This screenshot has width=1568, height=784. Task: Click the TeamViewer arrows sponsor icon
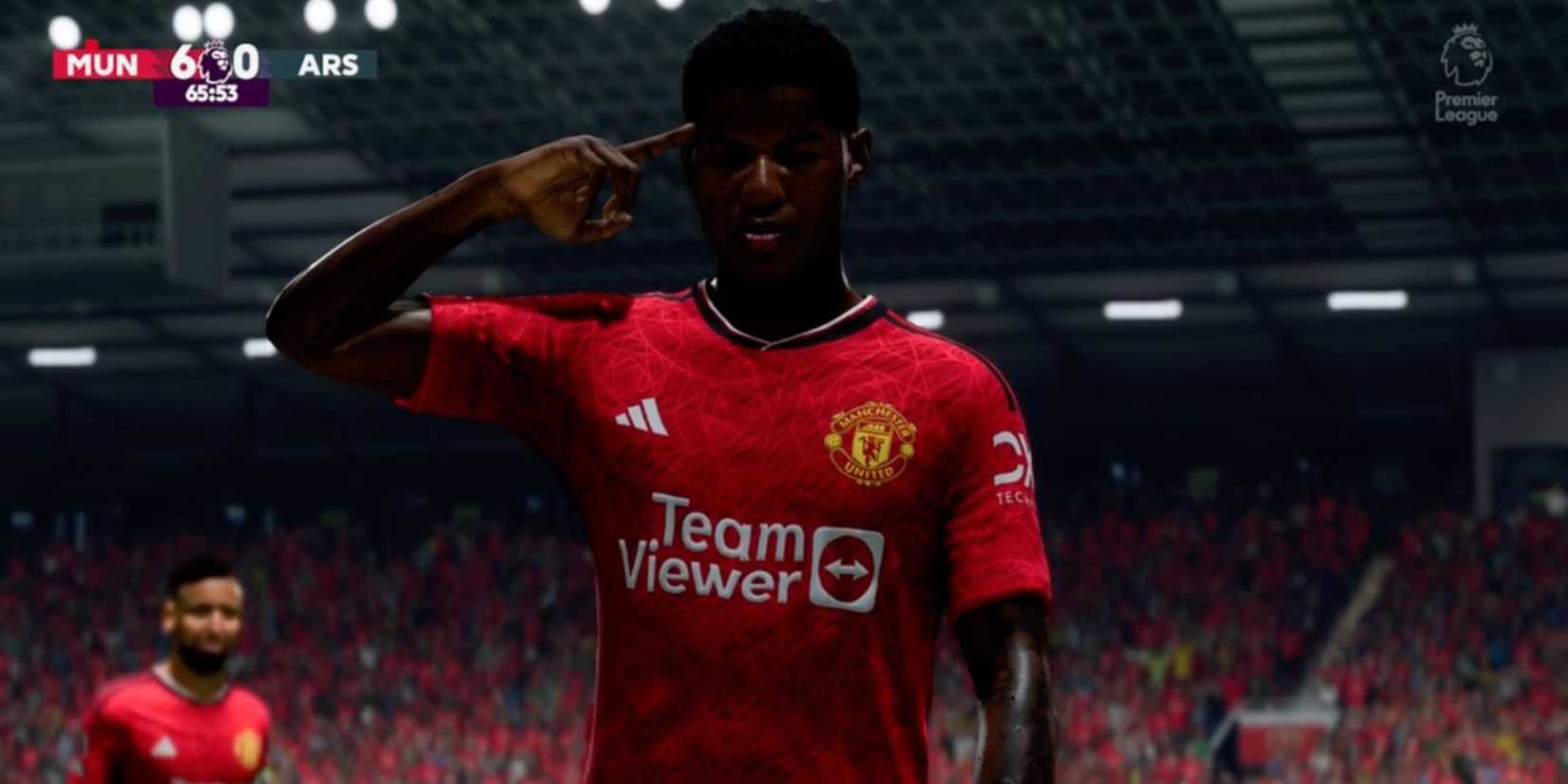click(x=846, y=567)
